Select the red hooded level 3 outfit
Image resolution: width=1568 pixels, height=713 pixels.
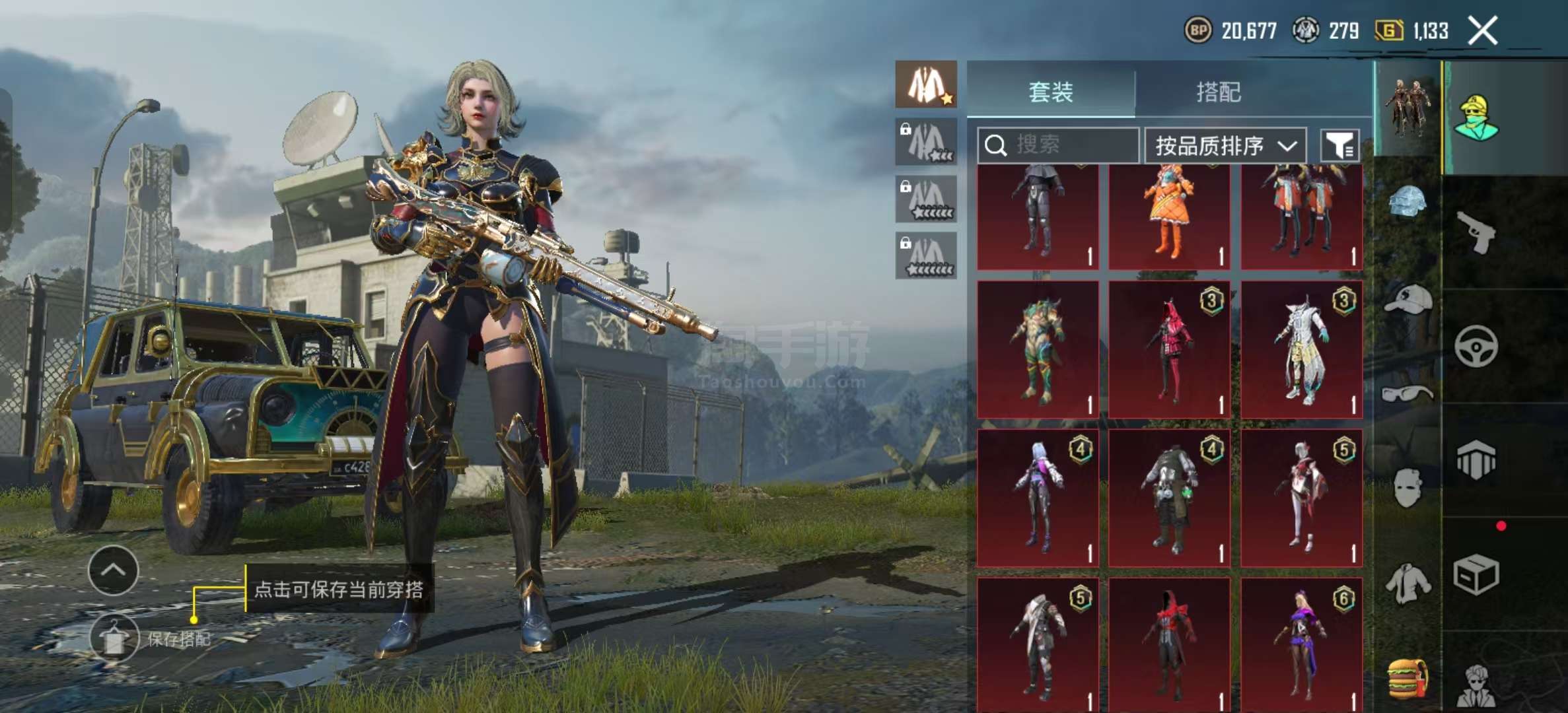[1169, 349]
